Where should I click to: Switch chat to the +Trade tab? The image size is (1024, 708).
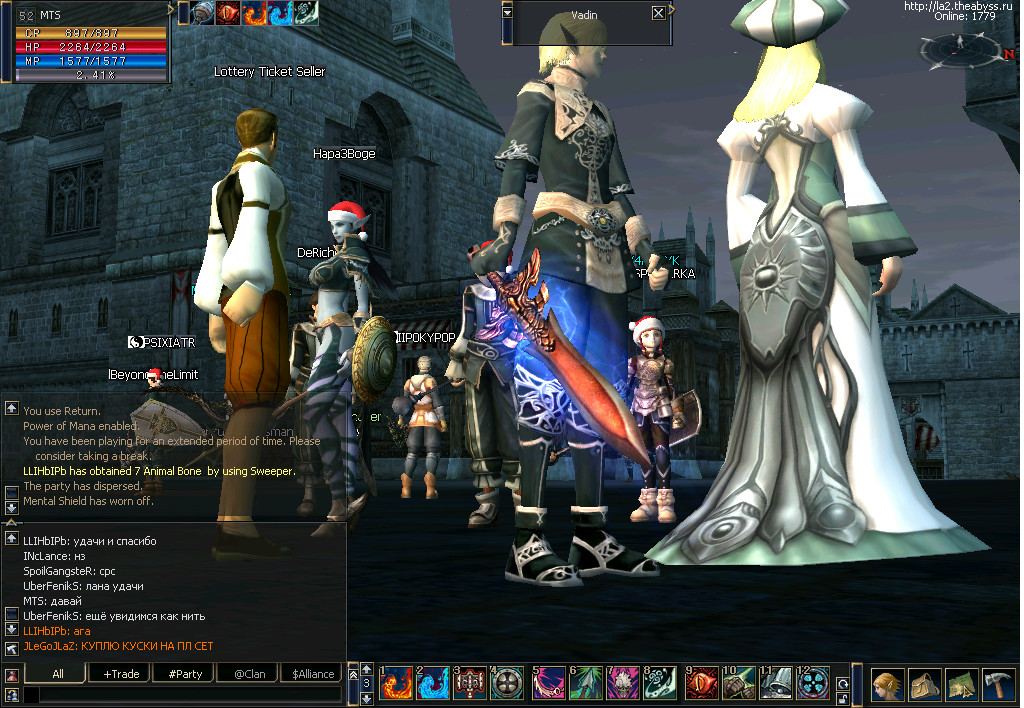pos(121,674)
